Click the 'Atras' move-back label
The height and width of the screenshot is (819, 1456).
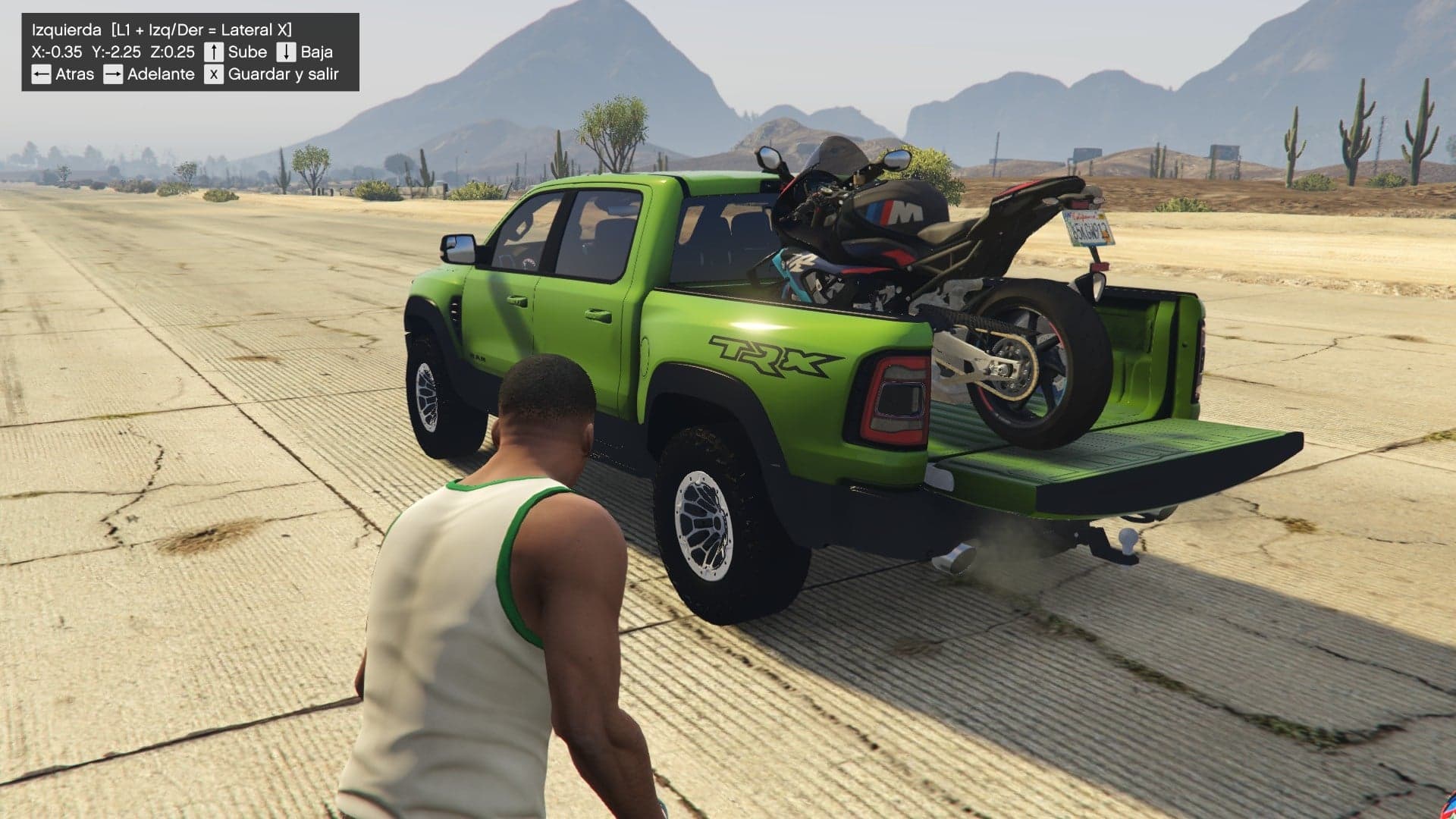click(x=75, y=74)
